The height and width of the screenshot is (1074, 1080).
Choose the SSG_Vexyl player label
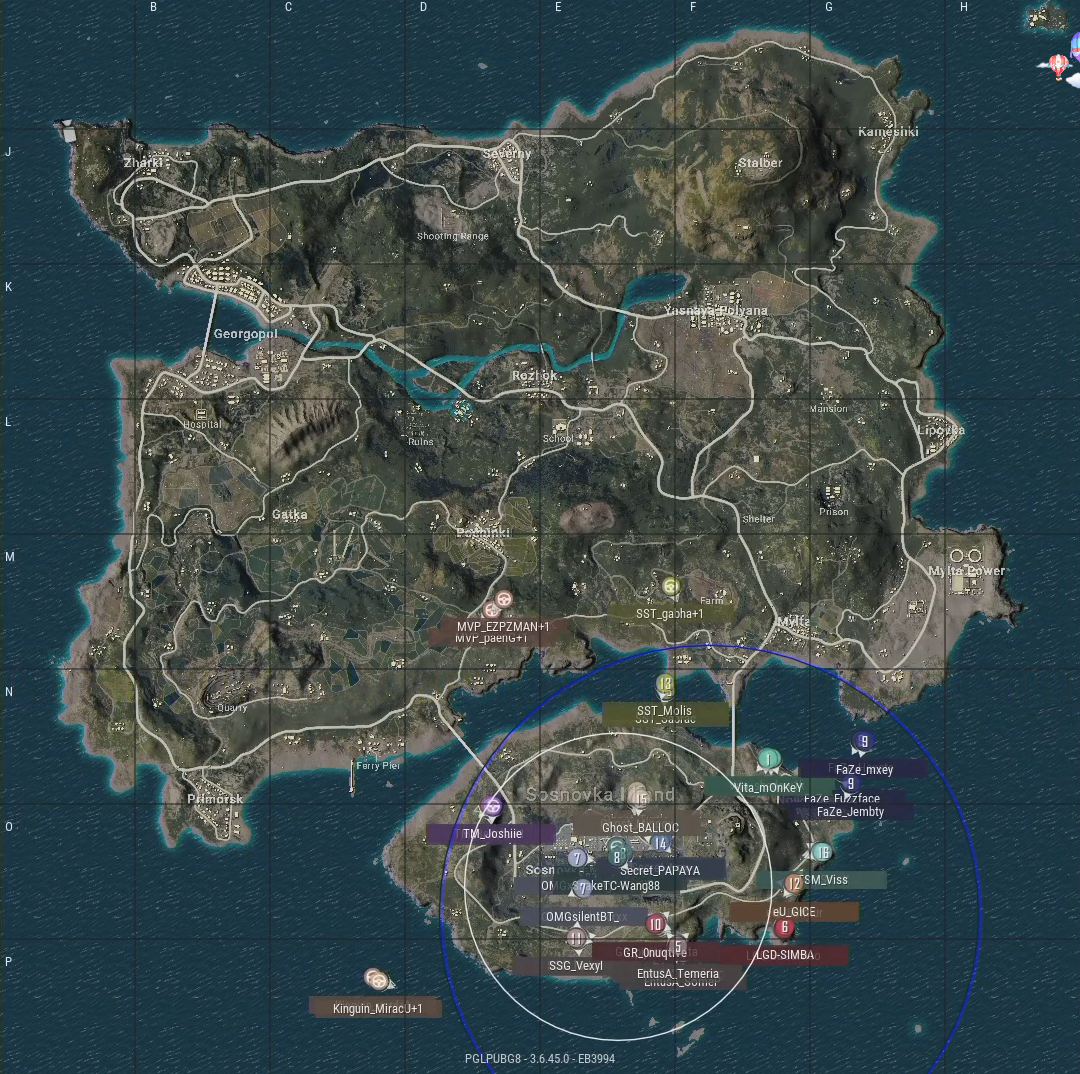pyautogui.click(x=576, y=966)
